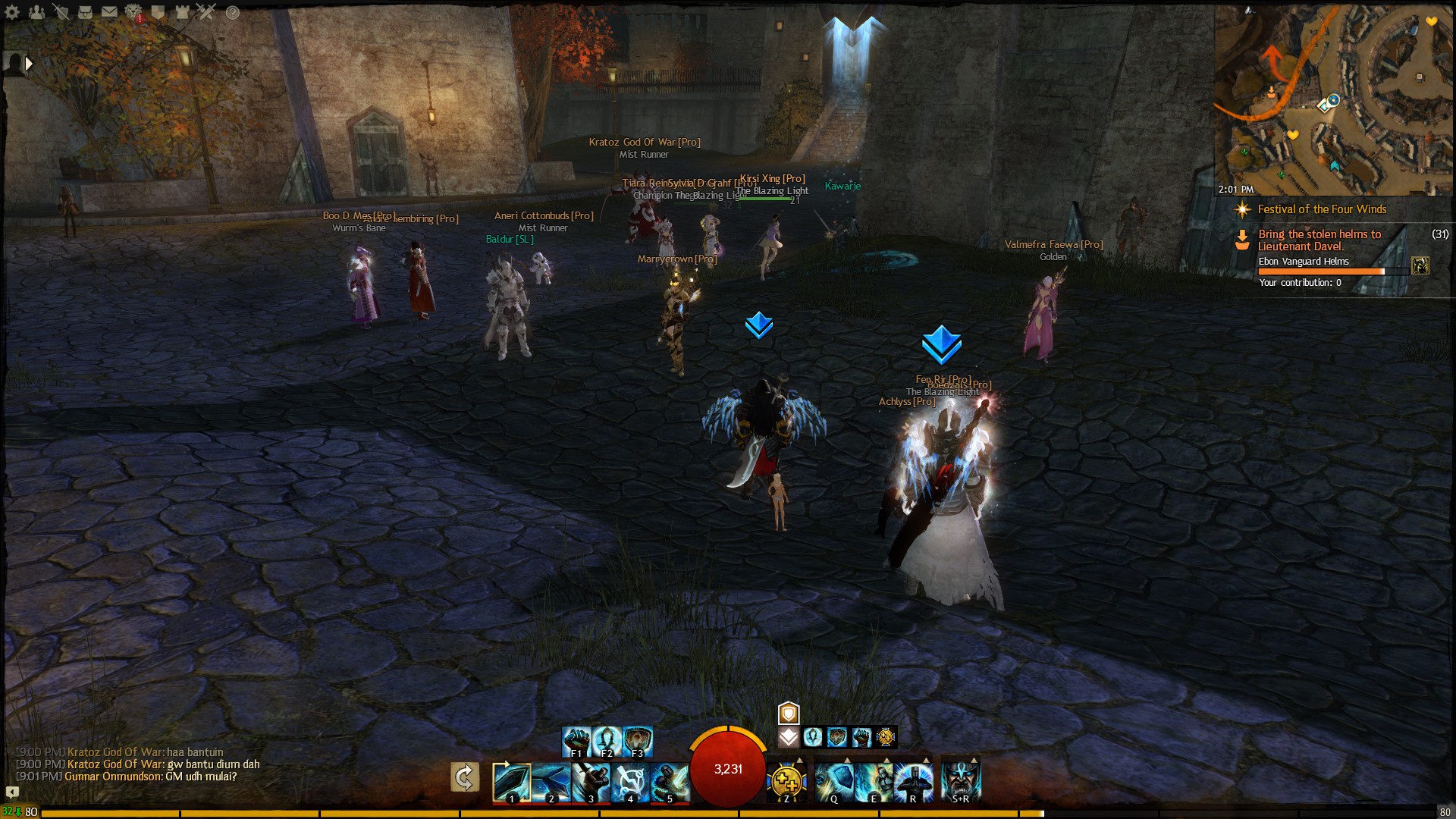Open the World vs World castle icon
Image resolution: width=1456 pixels, height=819 pixels.
tap(182, 12)
